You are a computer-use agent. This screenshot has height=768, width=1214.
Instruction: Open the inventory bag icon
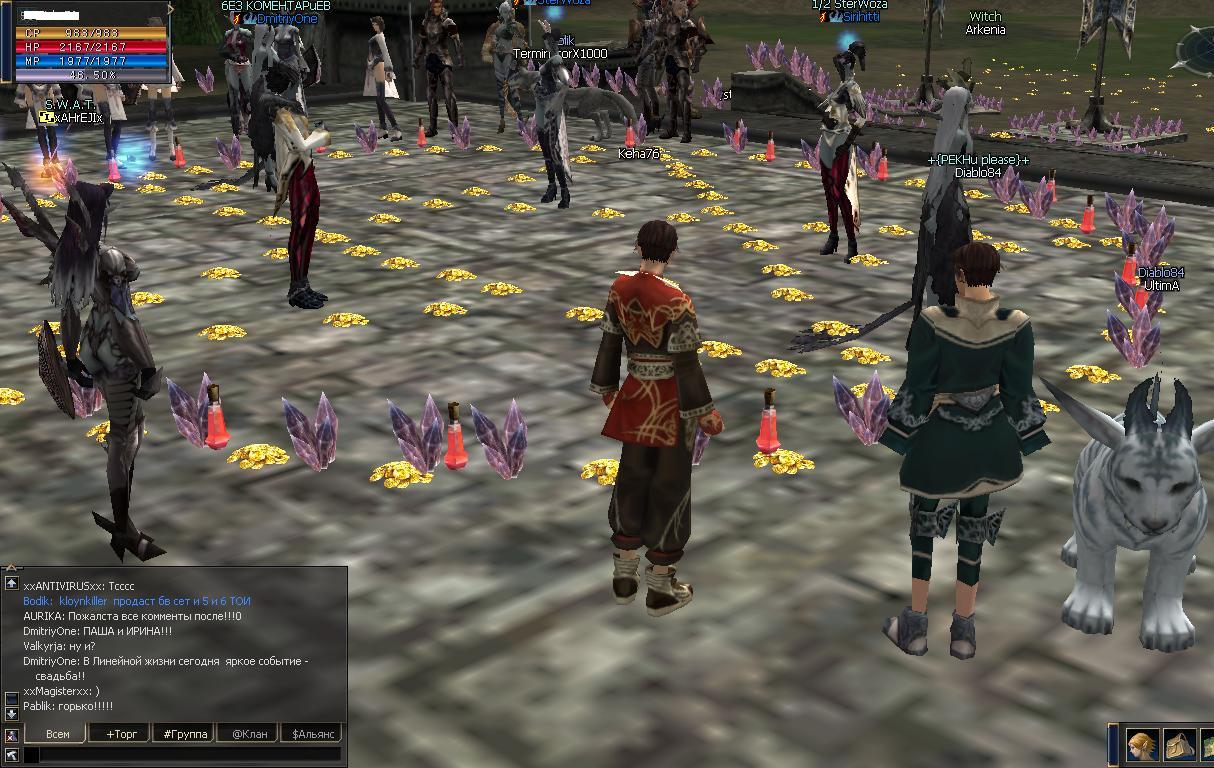1177,746
